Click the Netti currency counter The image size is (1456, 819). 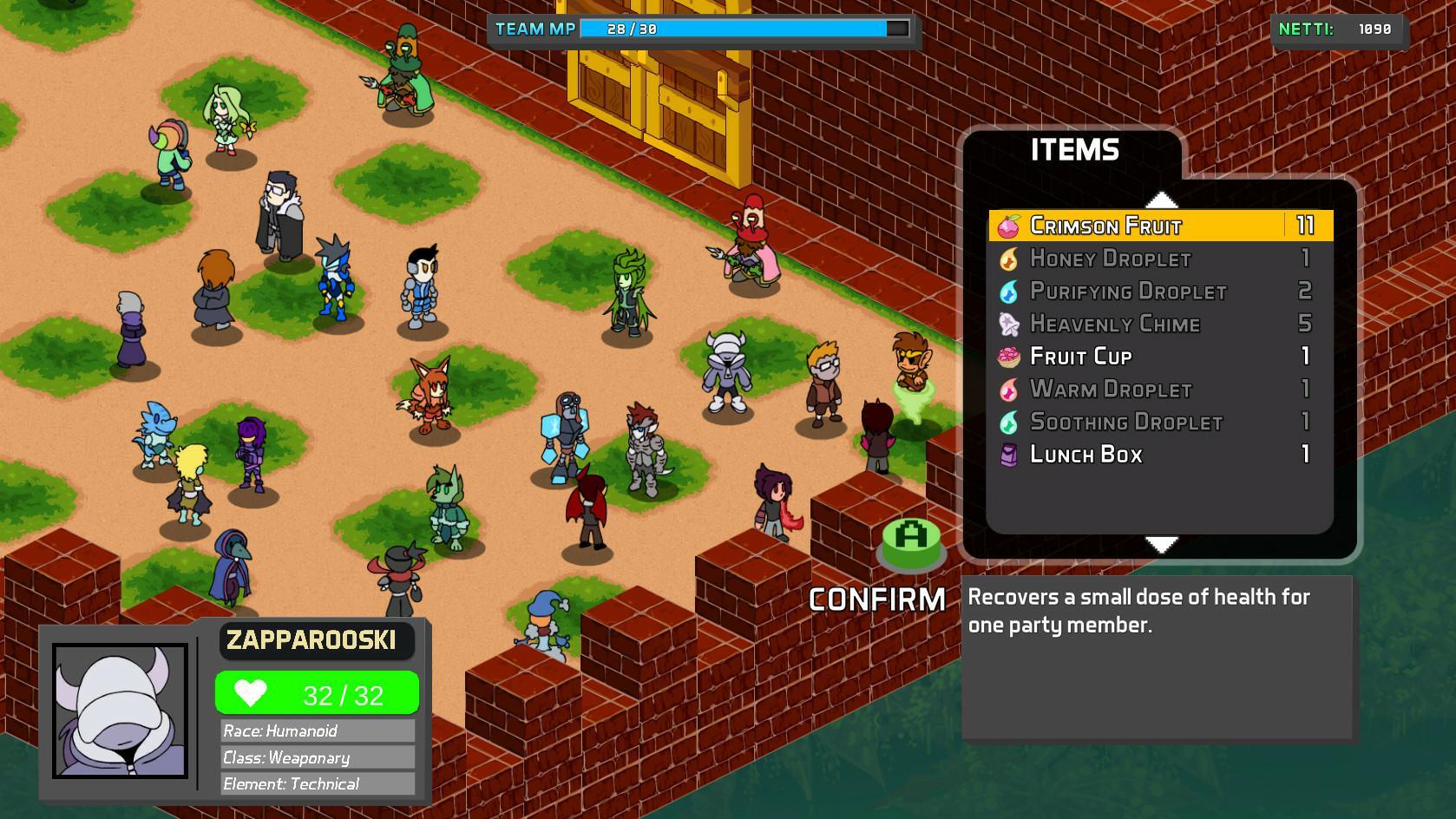1337,27
